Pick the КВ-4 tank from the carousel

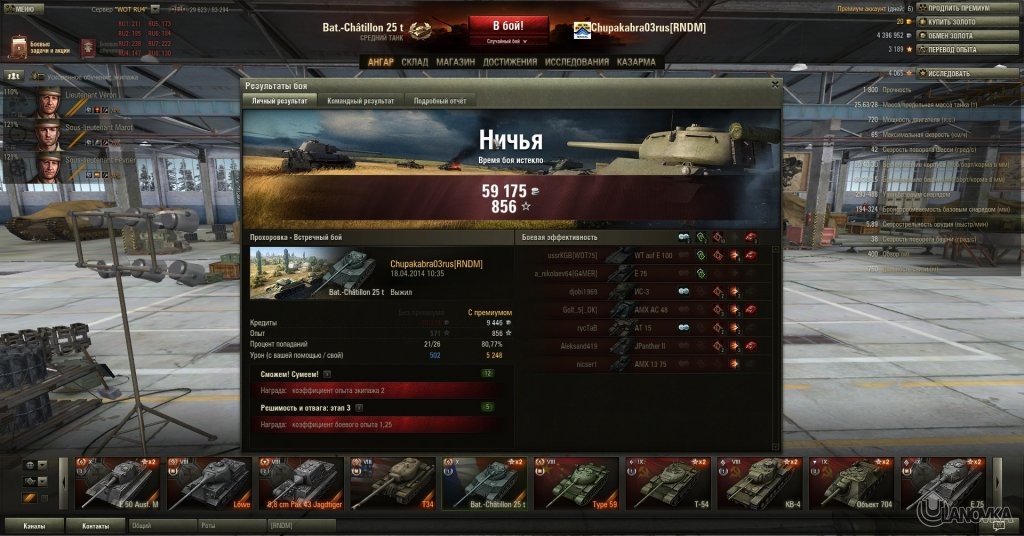759,484
